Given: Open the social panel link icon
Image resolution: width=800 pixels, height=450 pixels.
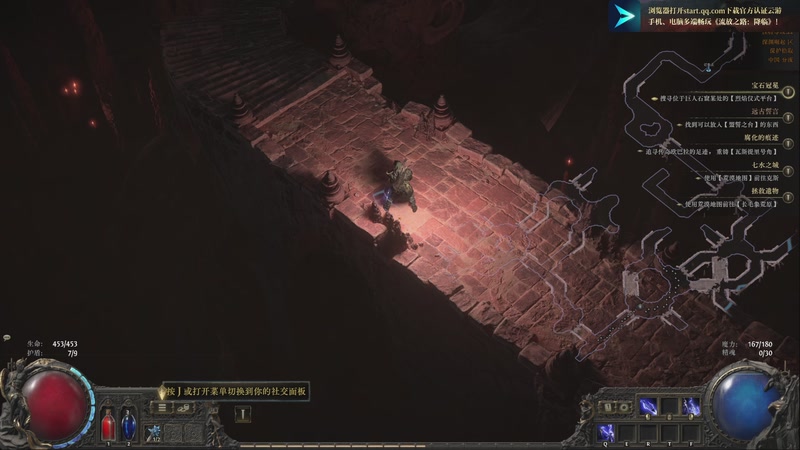Looking at the screenshot, I should pos(183,407).
